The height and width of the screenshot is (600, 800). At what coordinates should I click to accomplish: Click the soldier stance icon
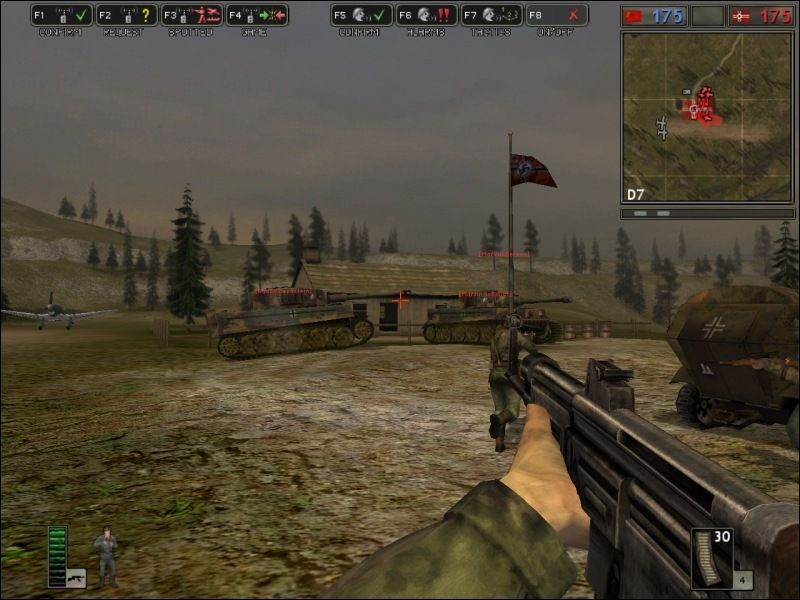[x=105, y=555]
